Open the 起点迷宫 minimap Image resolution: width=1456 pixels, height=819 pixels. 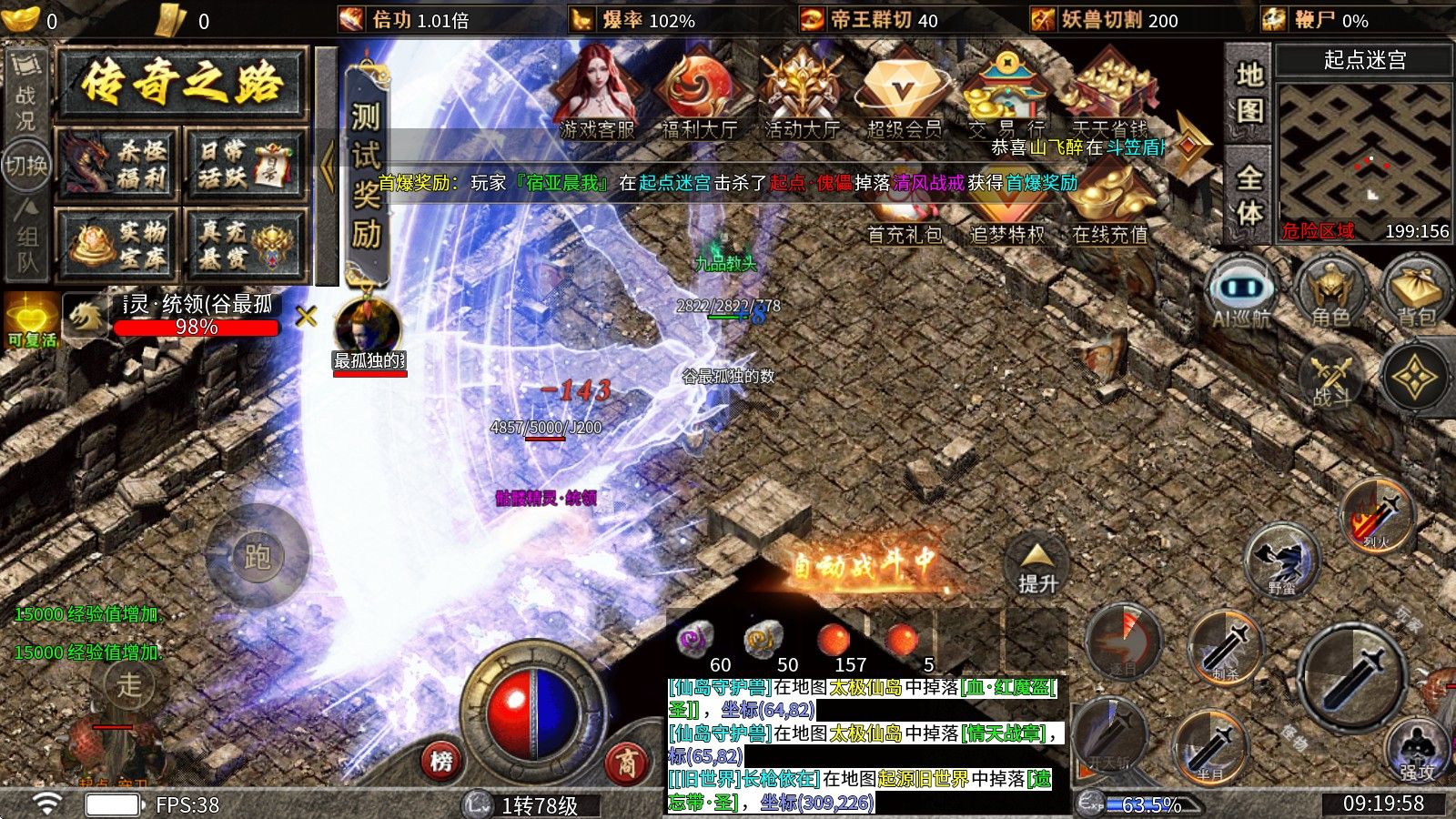click(x=1363, y=152)
